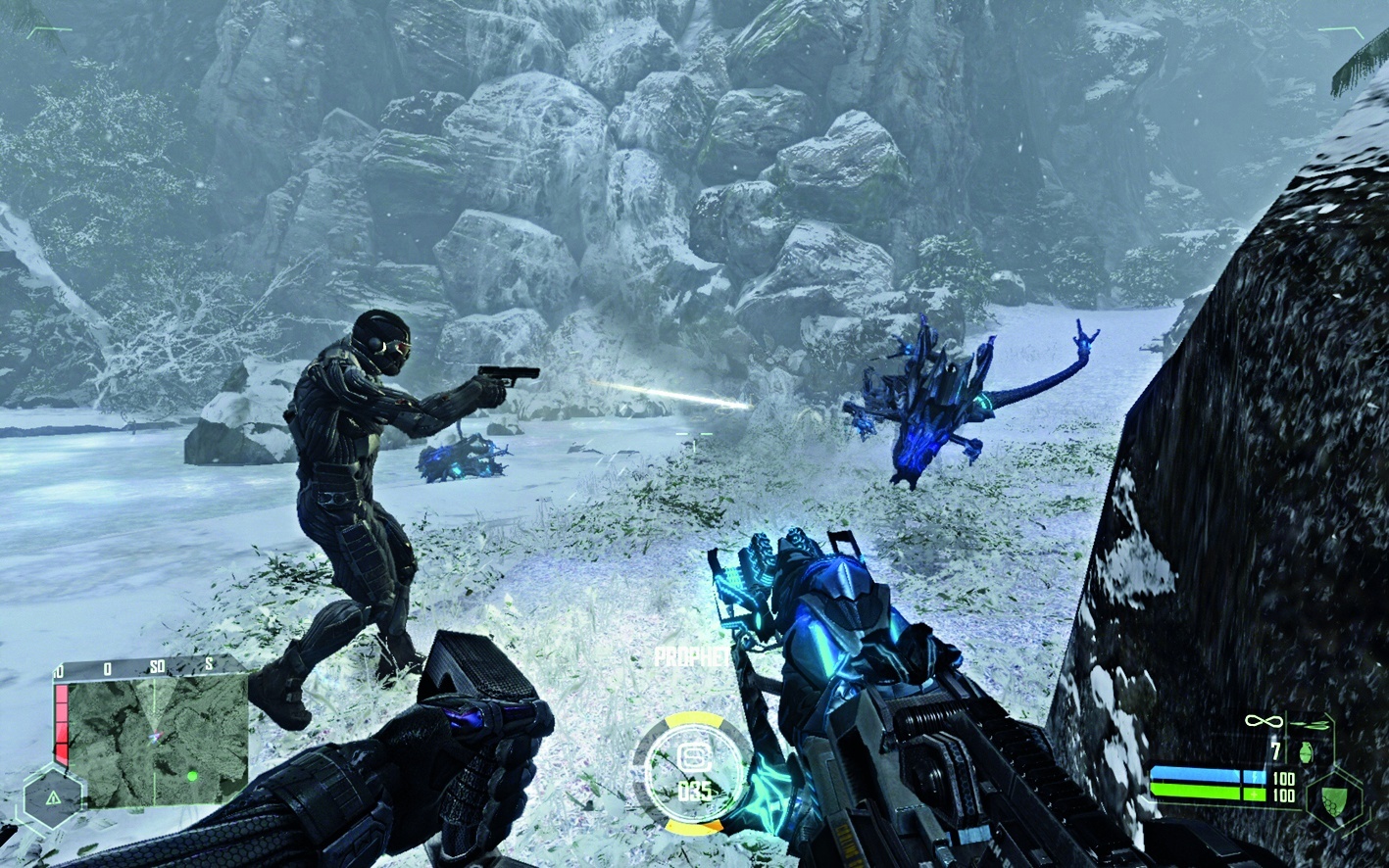Select the S compass heading above the minimap

(210, 663)
